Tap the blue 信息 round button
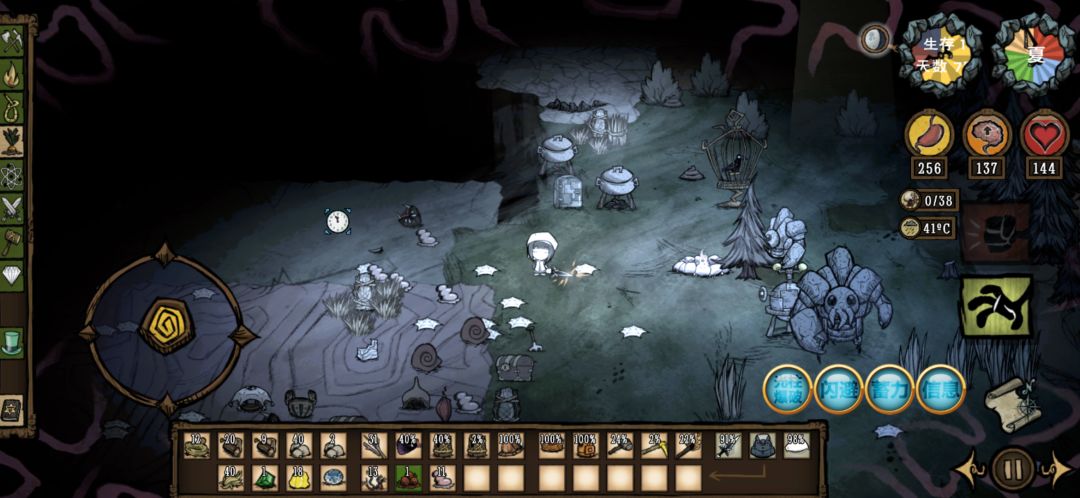The width and height of the screenshot is (1080, 498). pyautogui.click(x=941, y=390)
